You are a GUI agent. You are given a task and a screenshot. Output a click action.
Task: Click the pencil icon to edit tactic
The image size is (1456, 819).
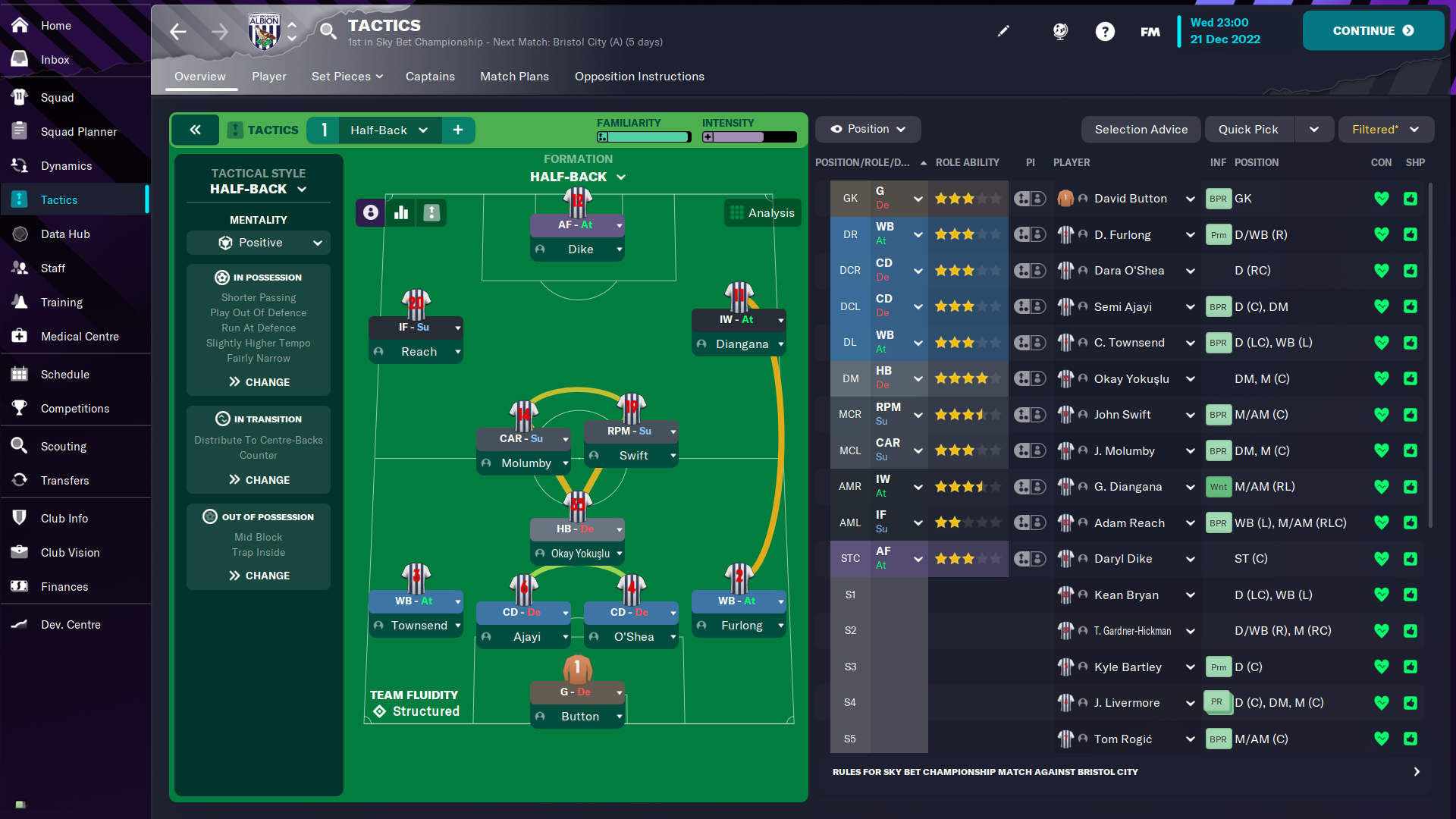point(1003,31)
